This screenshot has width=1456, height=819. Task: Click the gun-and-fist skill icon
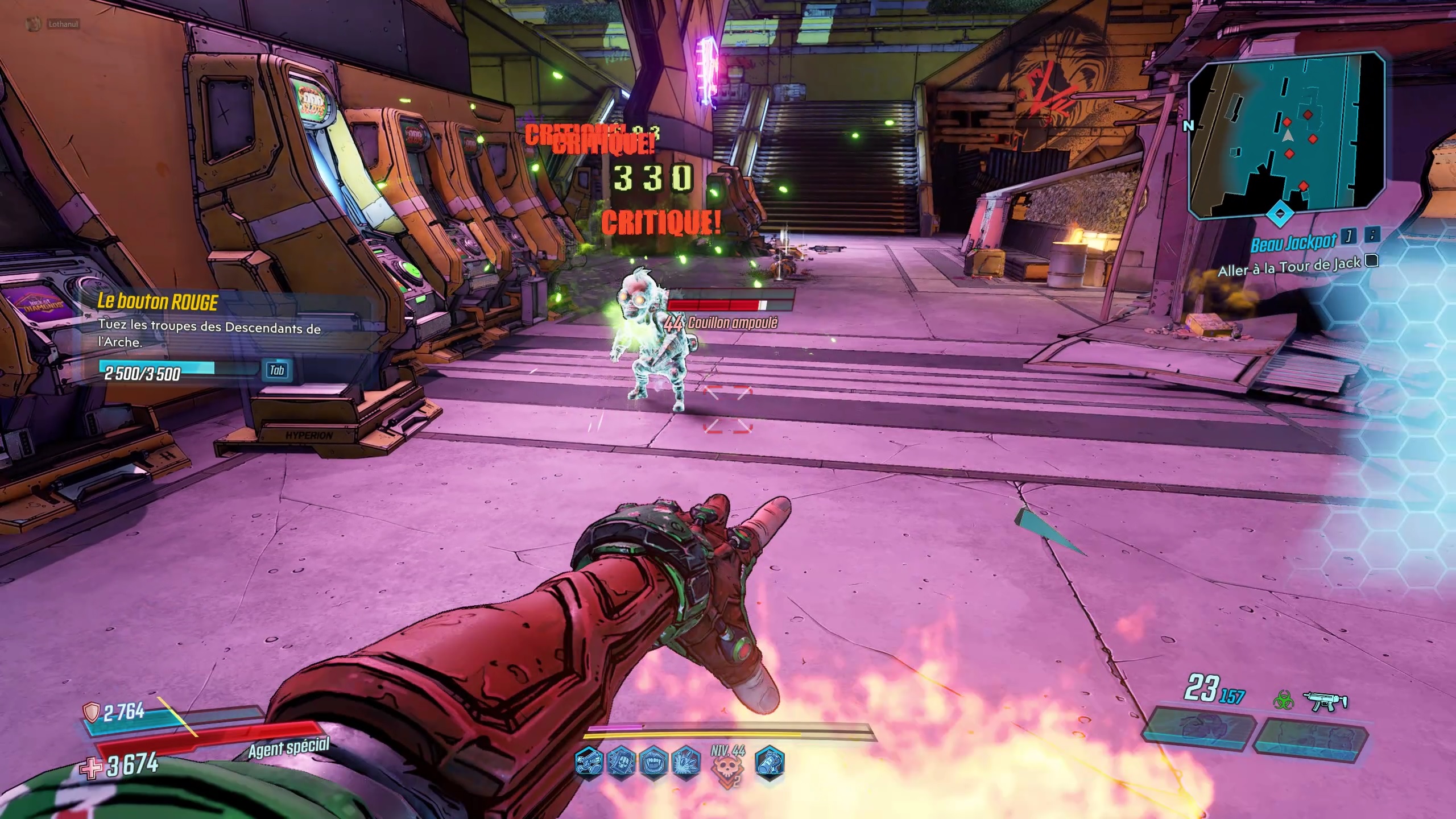pos(588,761)
